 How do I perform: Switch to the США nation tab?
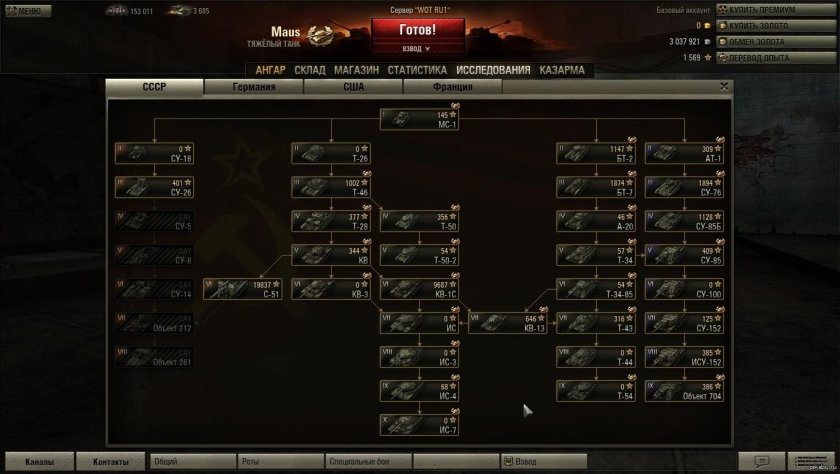[354, 87]
